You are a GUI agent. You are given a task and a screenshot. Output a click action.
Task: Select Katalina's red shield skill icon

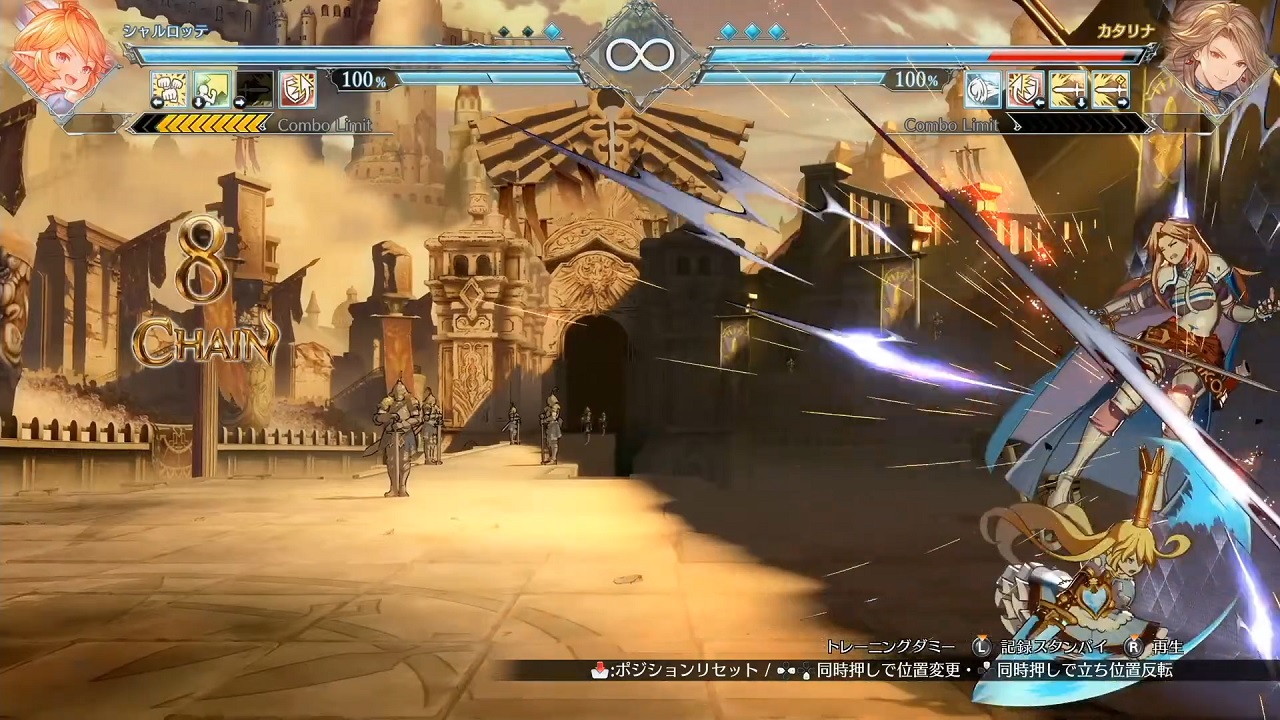coord(1026,89)
